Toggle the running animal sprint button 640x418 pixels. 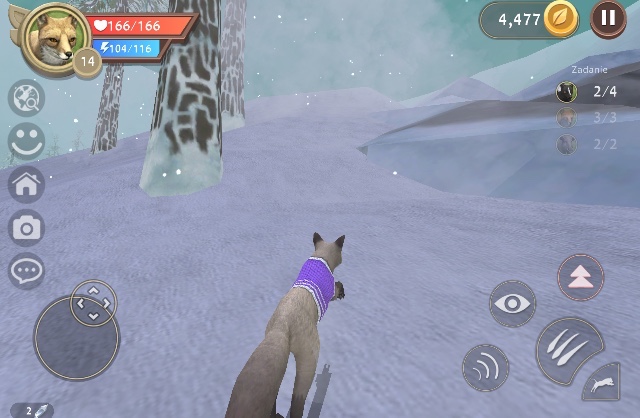[602, 384]
